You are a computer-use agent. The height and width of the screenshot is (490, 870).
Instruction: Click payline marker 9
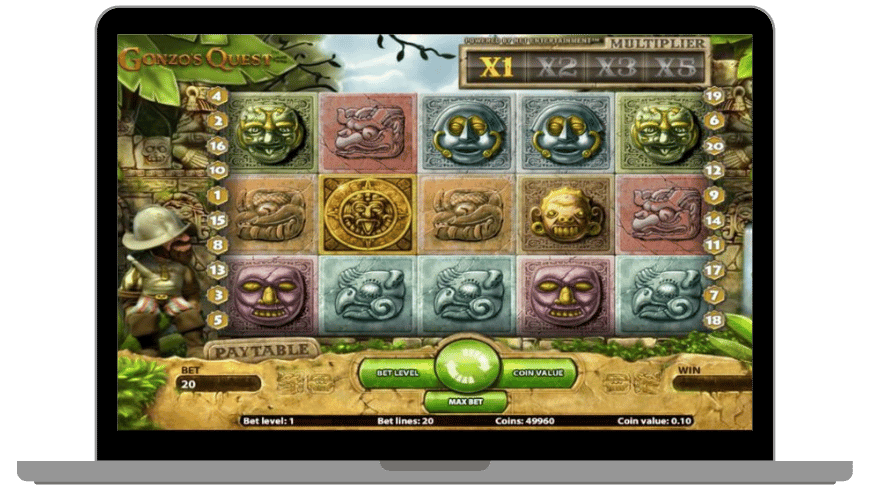coord(713,195)
